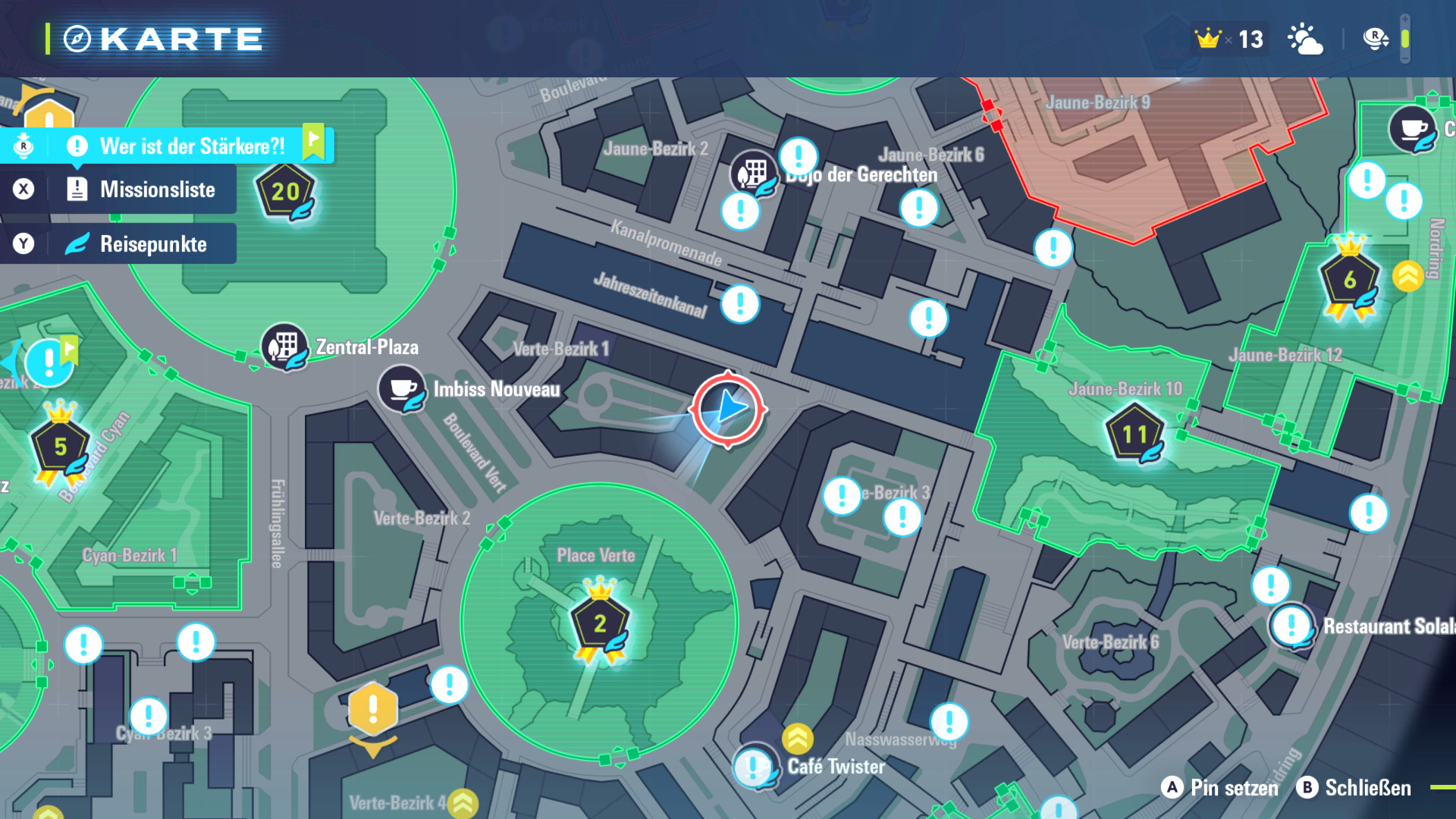
Task: Select the Restaurant Solala map marker
Action: (x=1291, y=626)
